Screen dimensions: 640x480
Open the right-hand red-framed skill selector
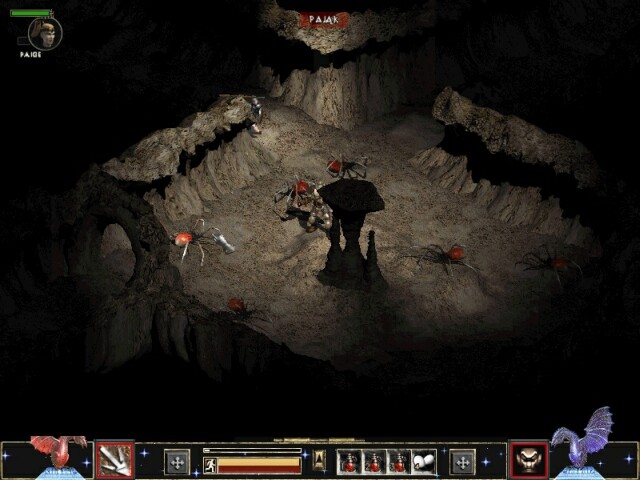point(529,460)
